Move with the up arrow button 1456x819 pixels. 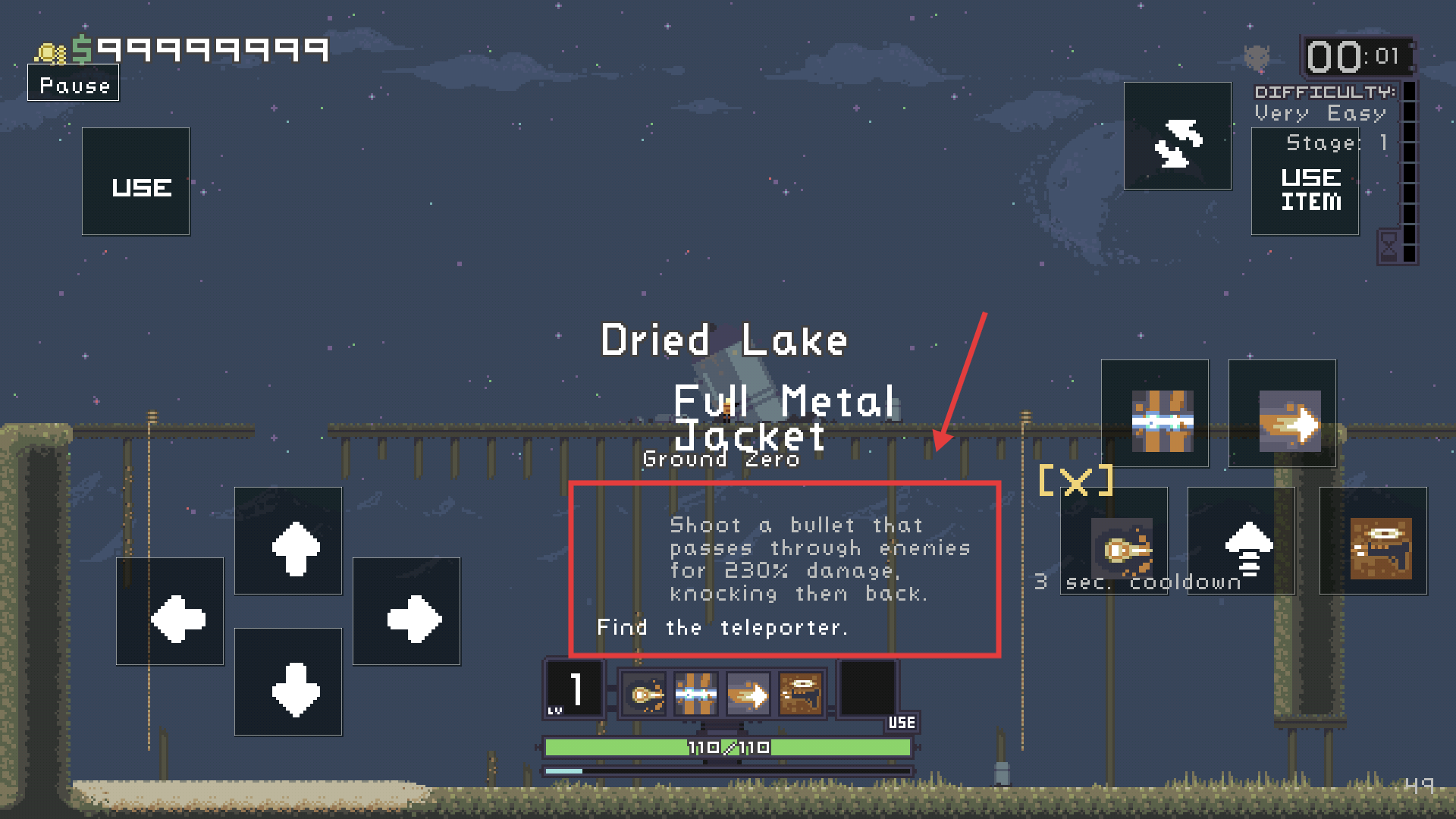[x=288, y=541]
